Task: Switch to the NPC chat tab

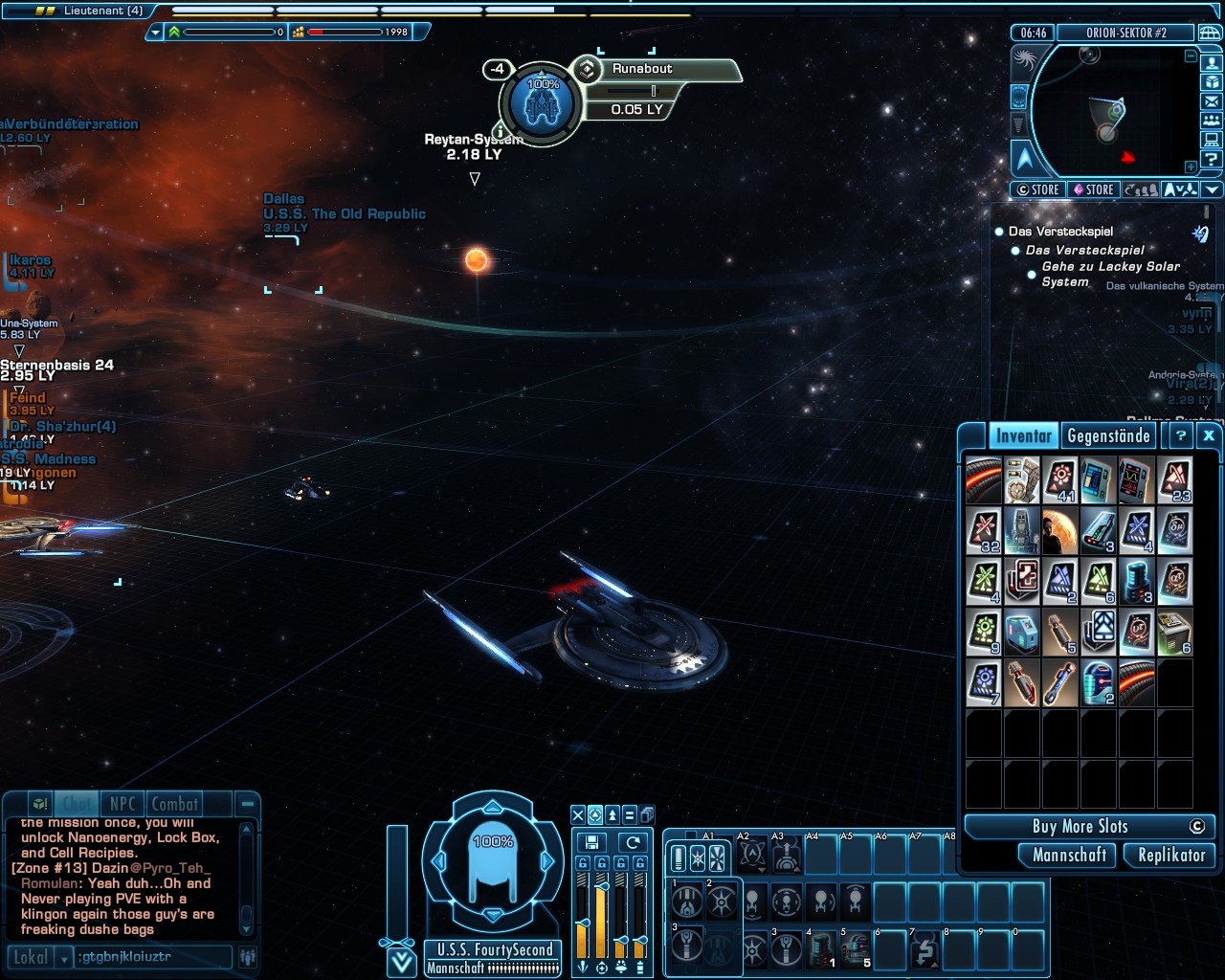Action: click(x=122, y=805)
